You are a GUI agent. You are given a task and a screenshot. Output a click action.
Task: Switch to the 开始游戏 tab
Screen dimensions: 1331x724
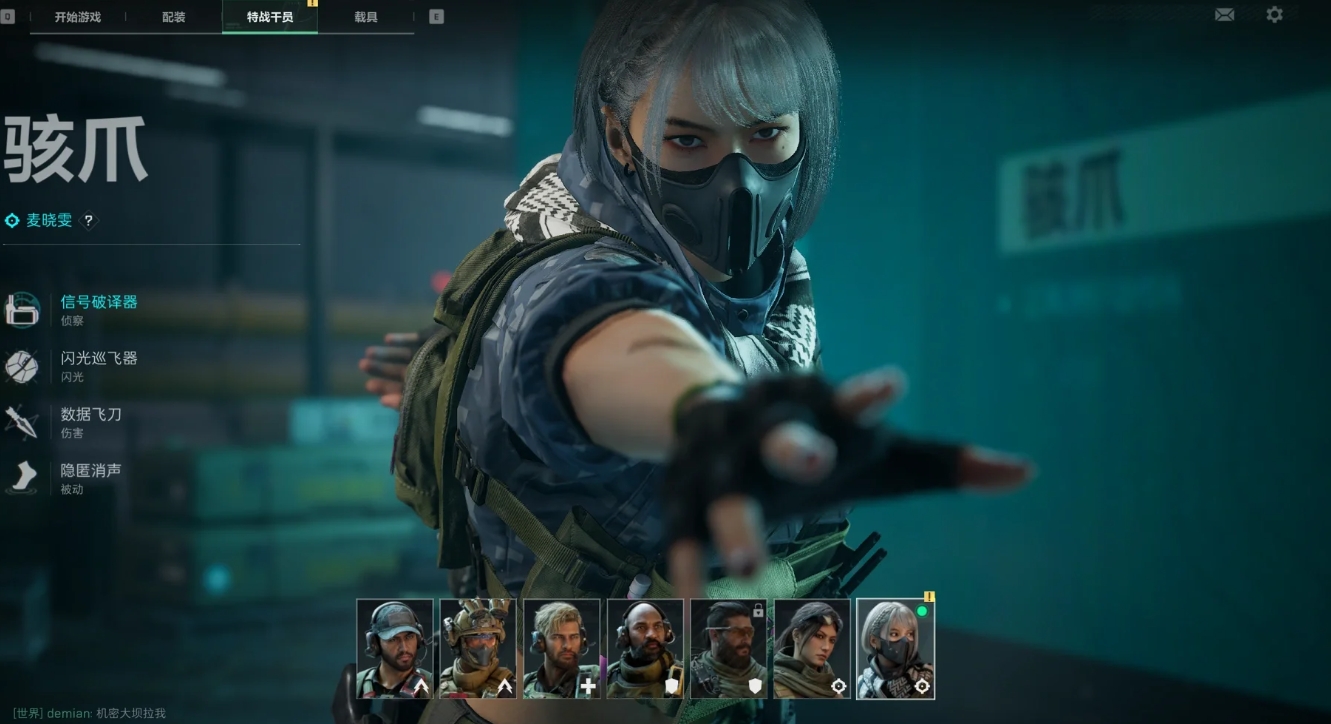tap(77, 17)
